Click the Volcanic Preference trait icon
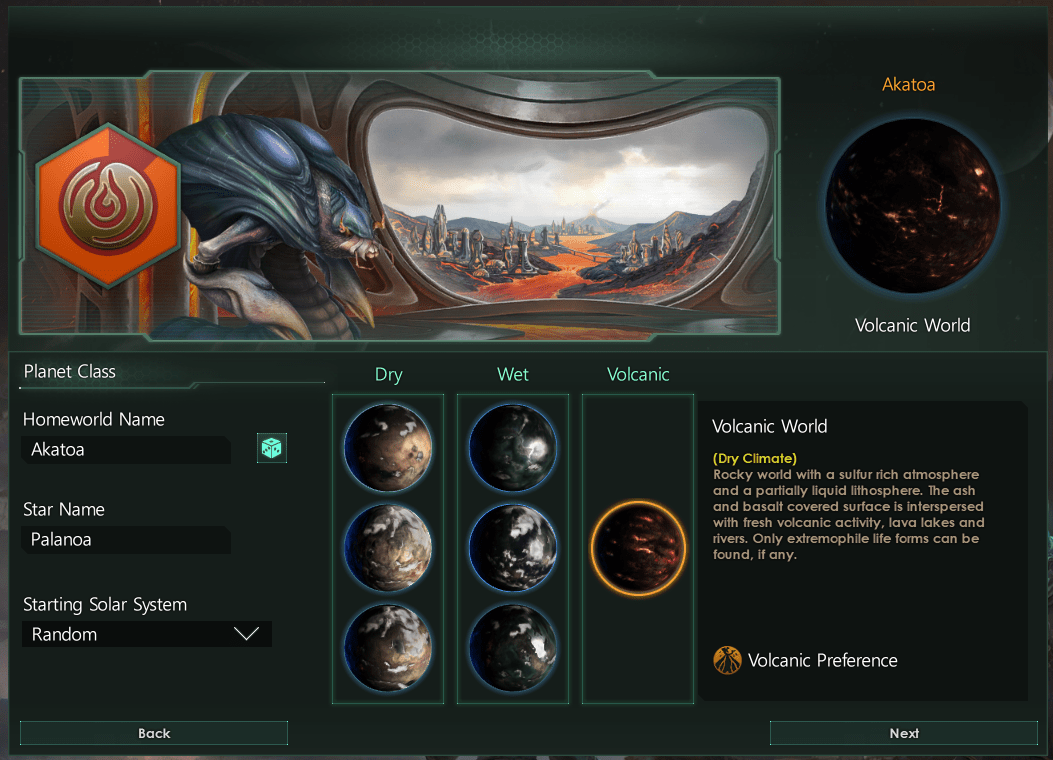The height and width of the screenshot is (760, 1053). tap(727, 660)
